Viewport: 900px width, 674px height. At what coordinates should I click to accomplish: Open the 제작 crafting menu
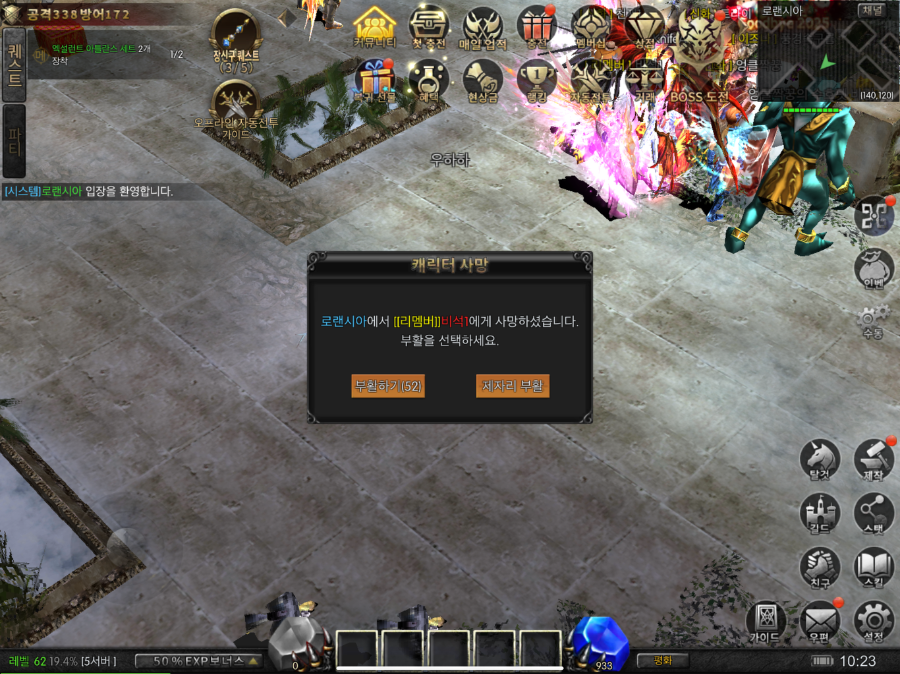coord(873,461)
